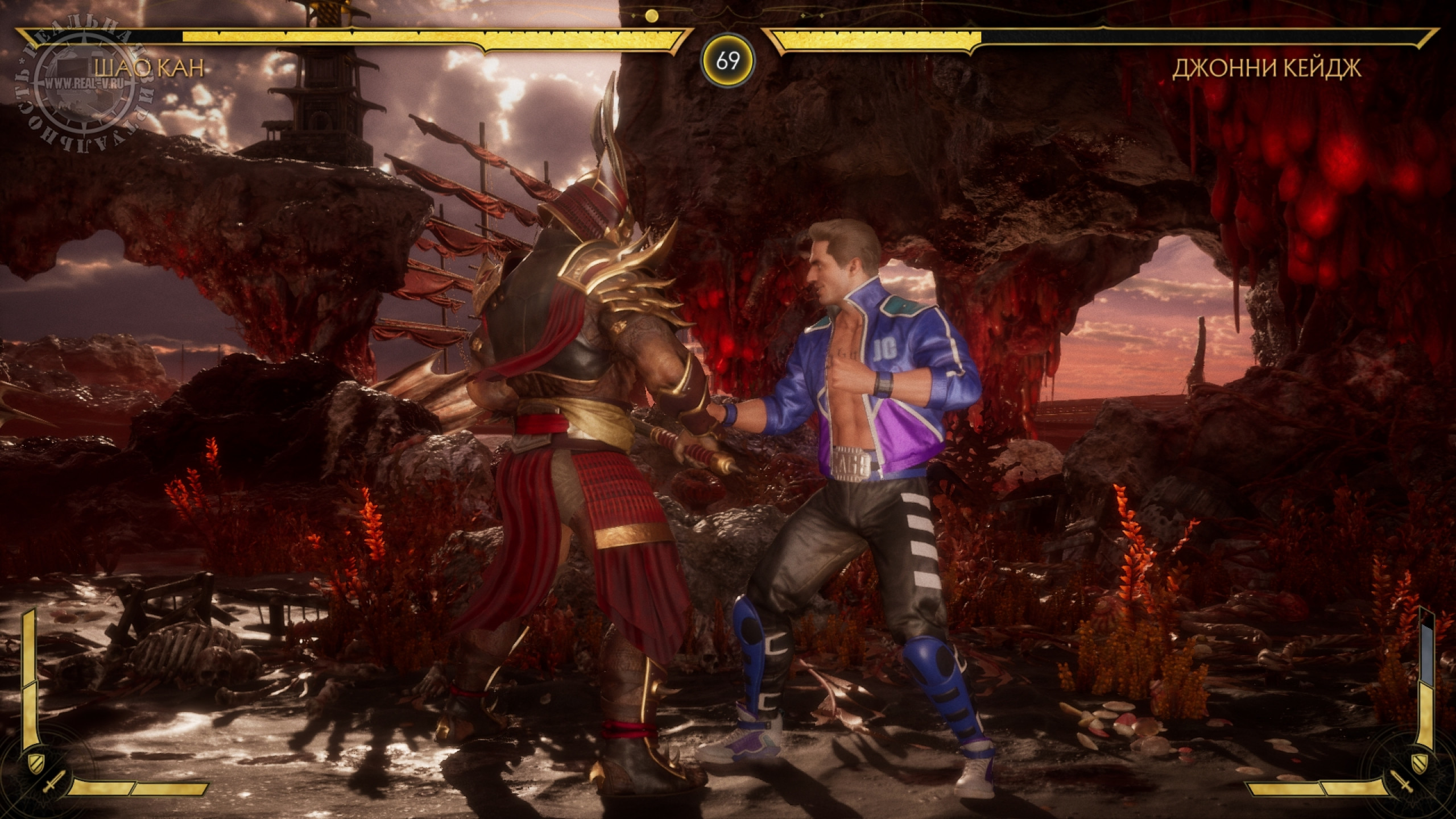1456x819 pixels.
Task: Click Shao Kahn's defensive meter shield icon
Action: pos(35,760)
